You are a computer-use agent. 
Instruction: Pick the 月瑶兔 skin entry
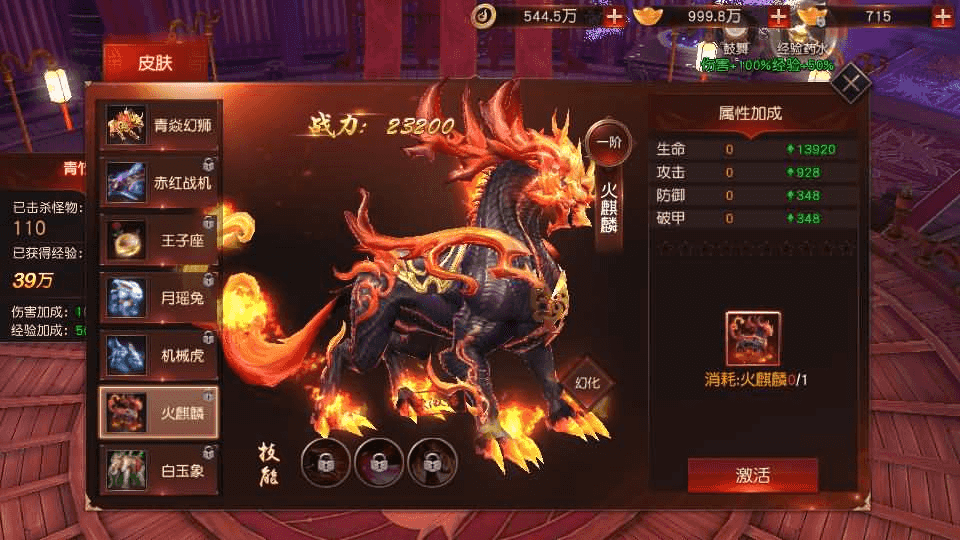[161, 297]
